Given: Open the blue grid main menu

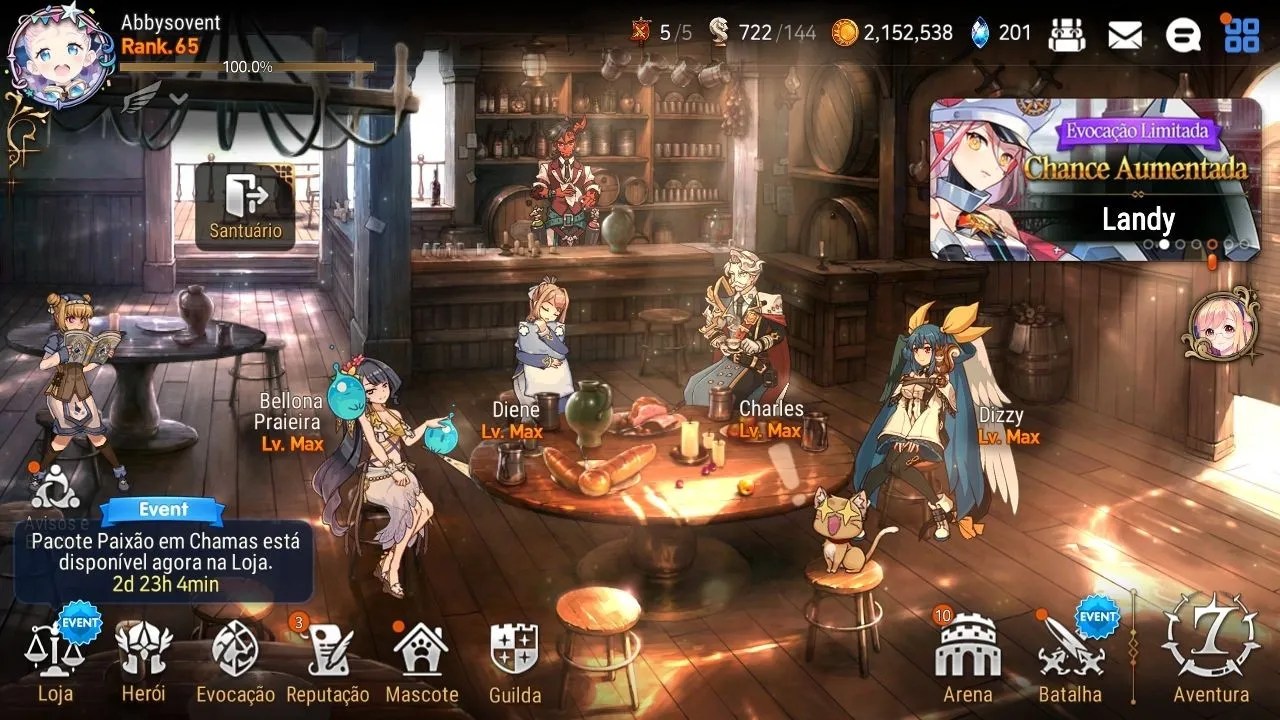Looking at the screenshot, I should [1242, 35].
